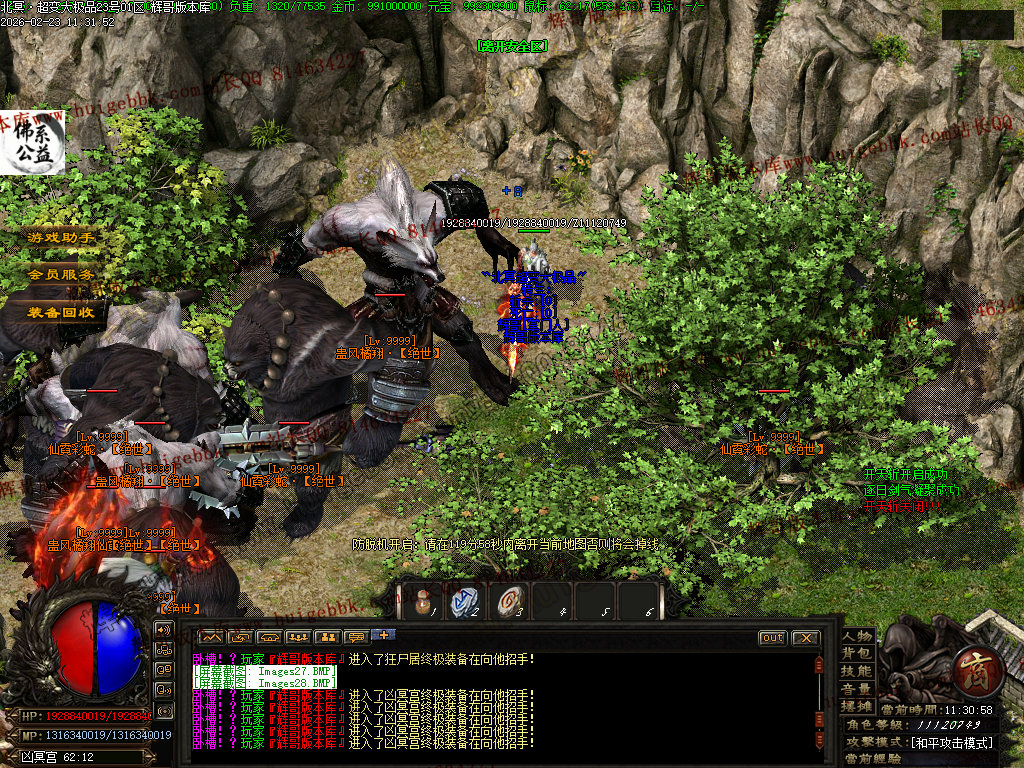Image resolution: width=1024 pixels, height=768 pixels.
Task: Open the round red 商 shop button
Action: pos(969,665)
